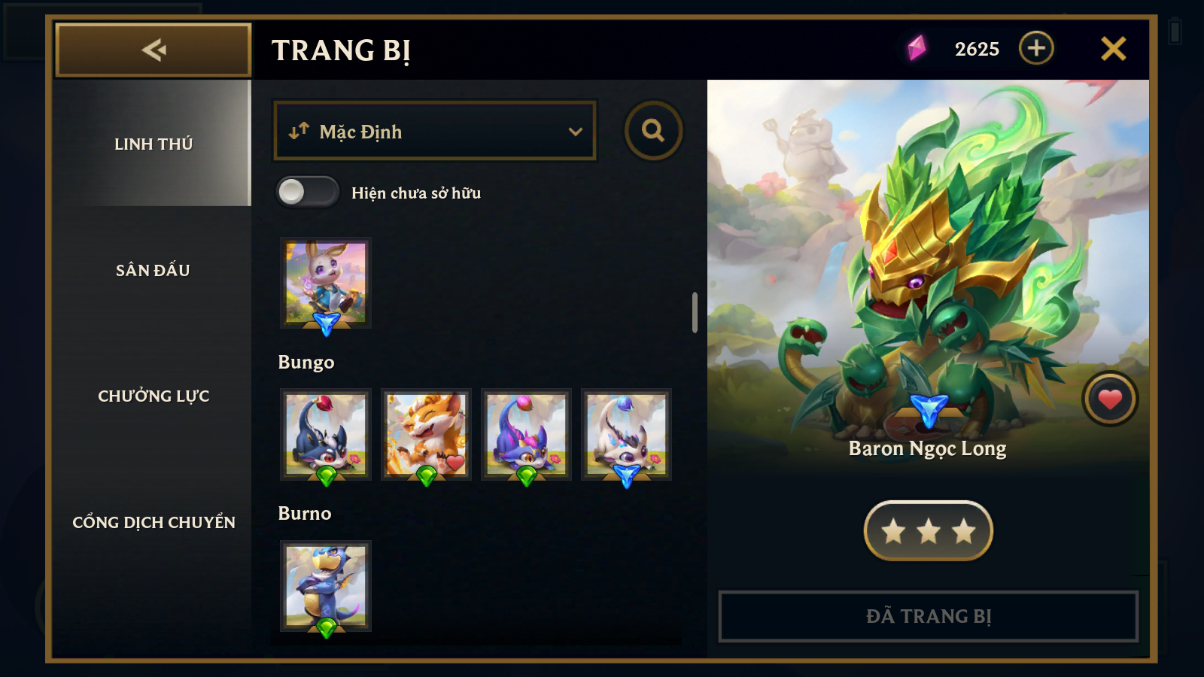Select the purple striped Bungo variant

[x=526, y=434]
